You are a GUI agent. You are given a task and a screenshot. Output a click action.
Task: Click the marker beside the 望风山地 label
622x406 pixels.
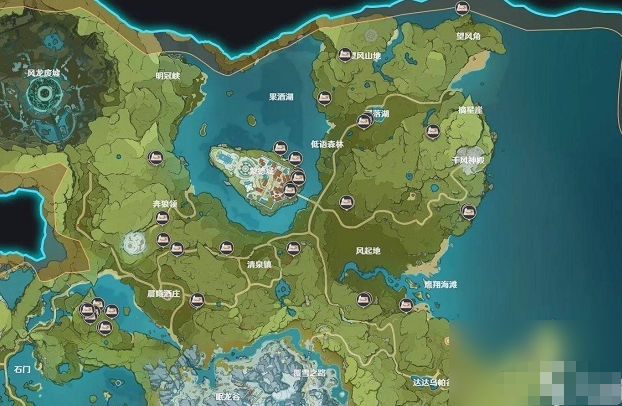click(346, 52)
